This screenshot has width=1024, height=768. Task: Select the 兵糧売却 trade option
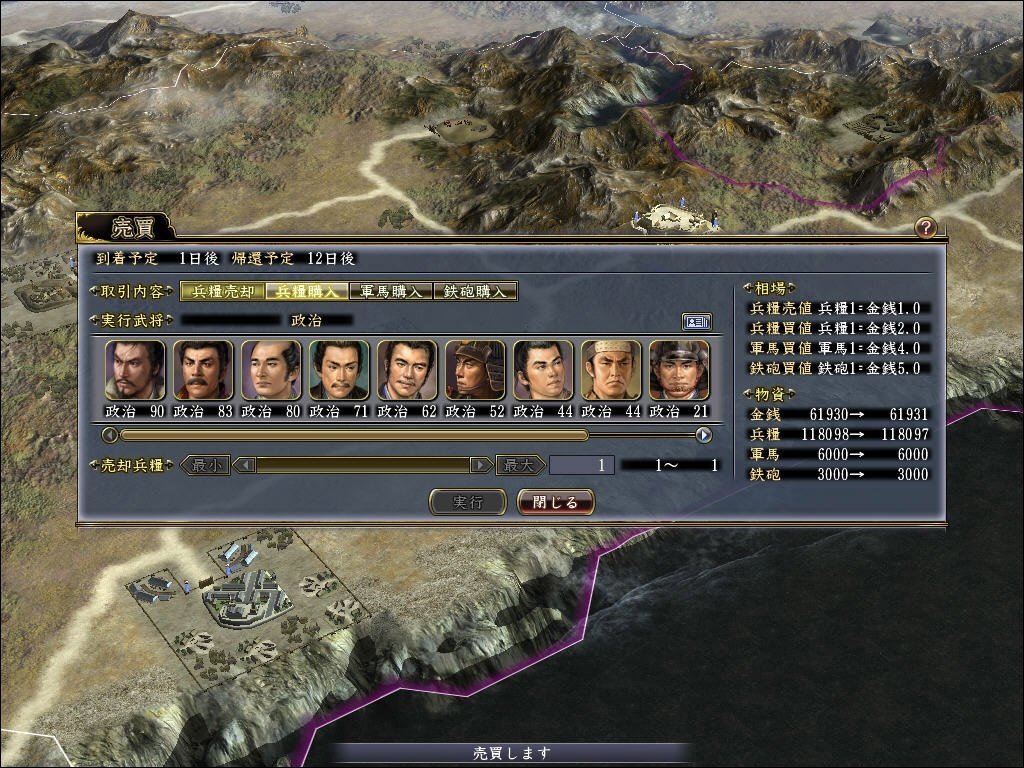223,292
